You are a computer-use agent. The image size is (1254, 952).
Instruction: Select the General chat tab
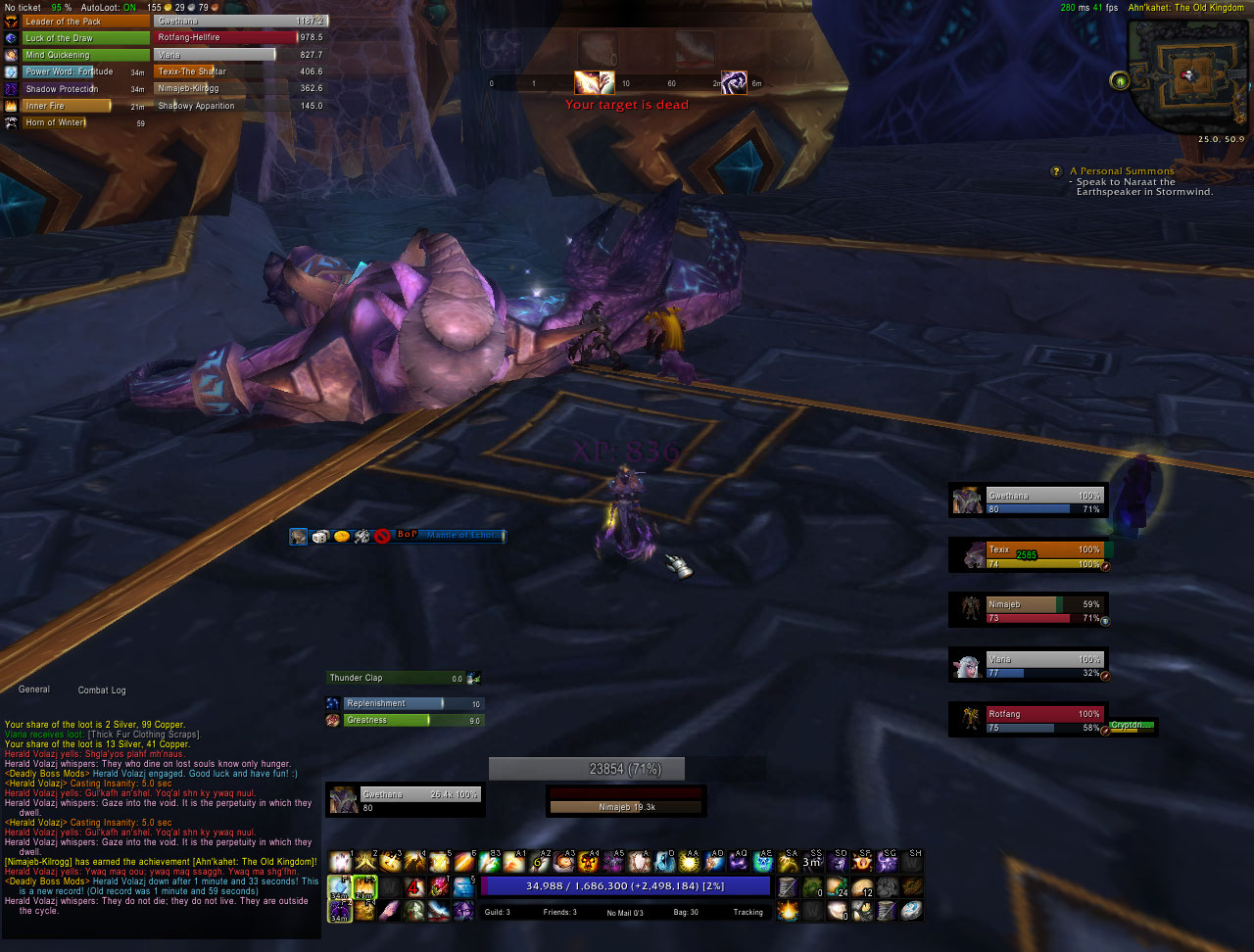pos(33,690)
